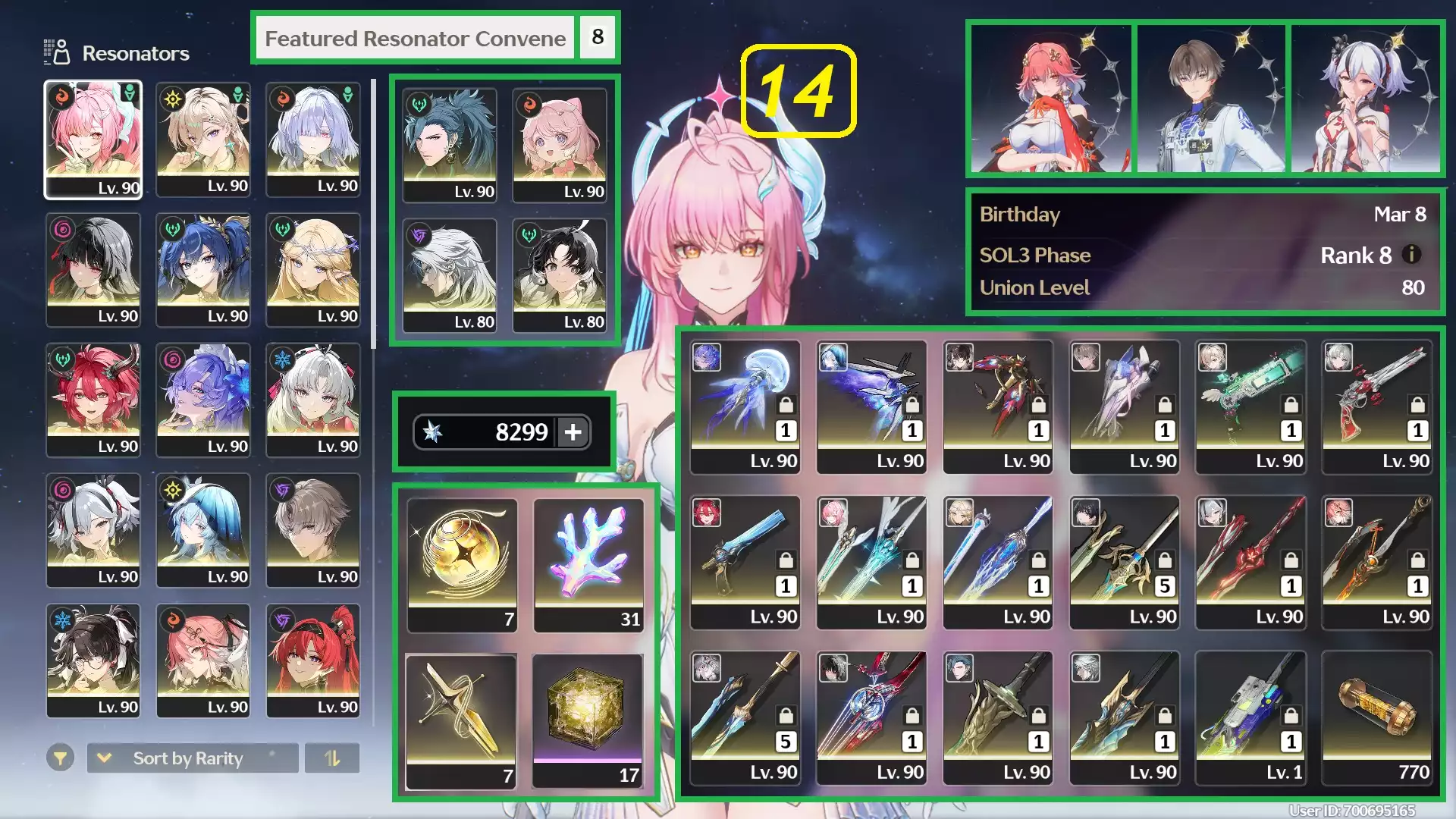The width and height of the screenshot is (1456, 819).
Task: Toggle the sort order arrows button
Action: (332, 758)
